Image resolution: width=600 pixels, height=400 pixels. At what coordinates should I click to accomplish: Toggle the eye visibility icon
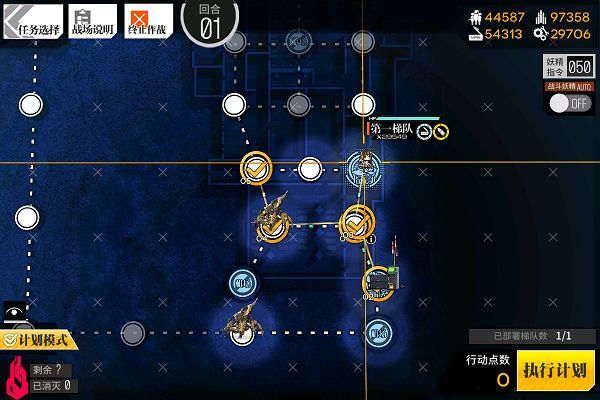click(x=14, y=312)
